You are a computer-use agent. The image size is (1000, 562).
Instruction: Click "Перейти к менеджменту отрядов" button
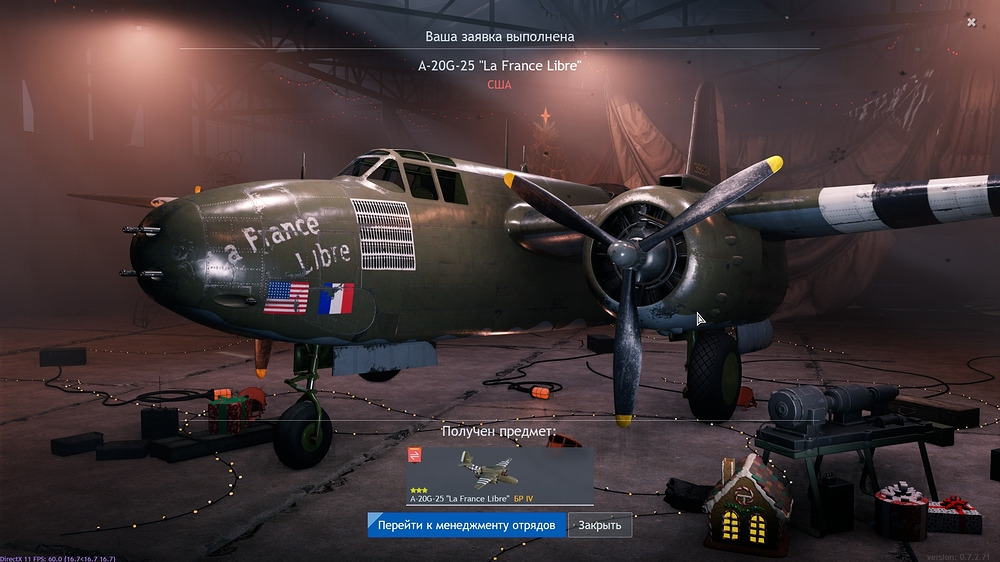467,525
